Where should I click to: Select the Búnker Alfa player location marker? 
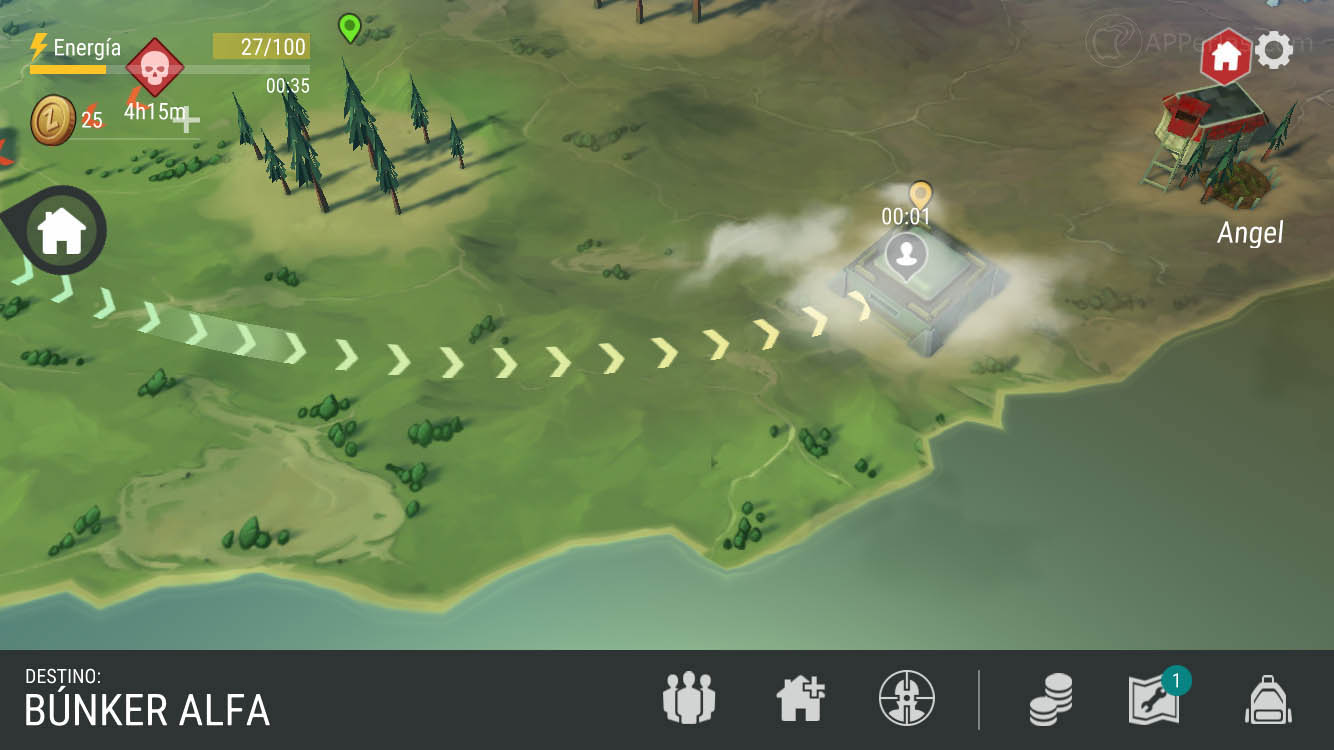tap(907, 255)
